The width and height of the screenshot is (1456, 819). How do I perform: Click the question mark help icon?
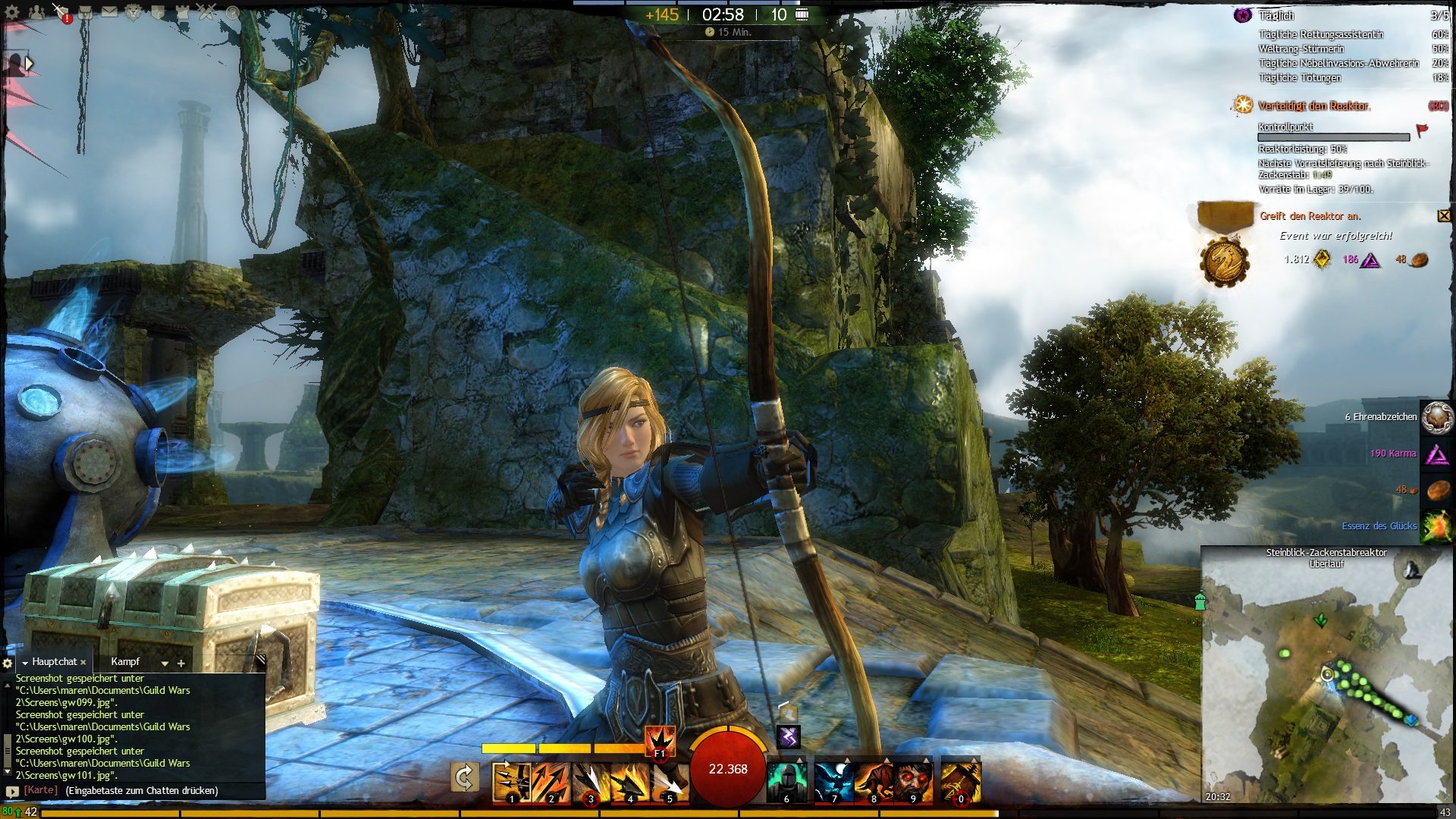pos(232,12)
